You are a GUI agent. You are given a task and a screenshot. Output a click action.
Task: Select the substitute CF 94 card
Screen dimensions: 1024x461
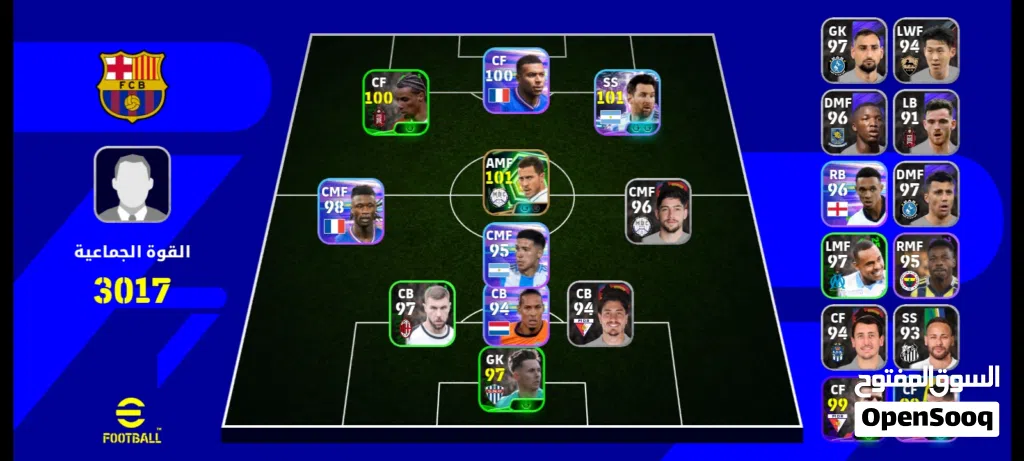pyautogui.click(x=854, y=338)
